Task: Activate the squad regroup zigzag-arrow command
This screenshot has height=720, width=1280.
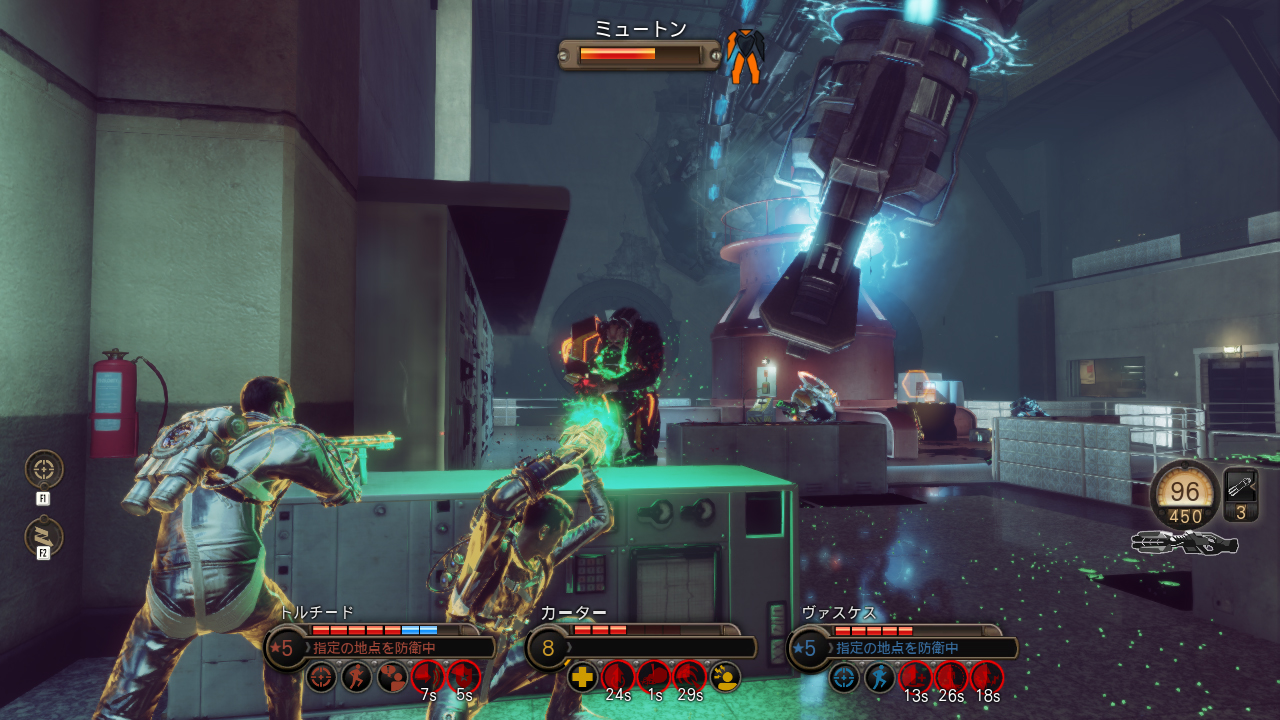Action: click(44, 536)
